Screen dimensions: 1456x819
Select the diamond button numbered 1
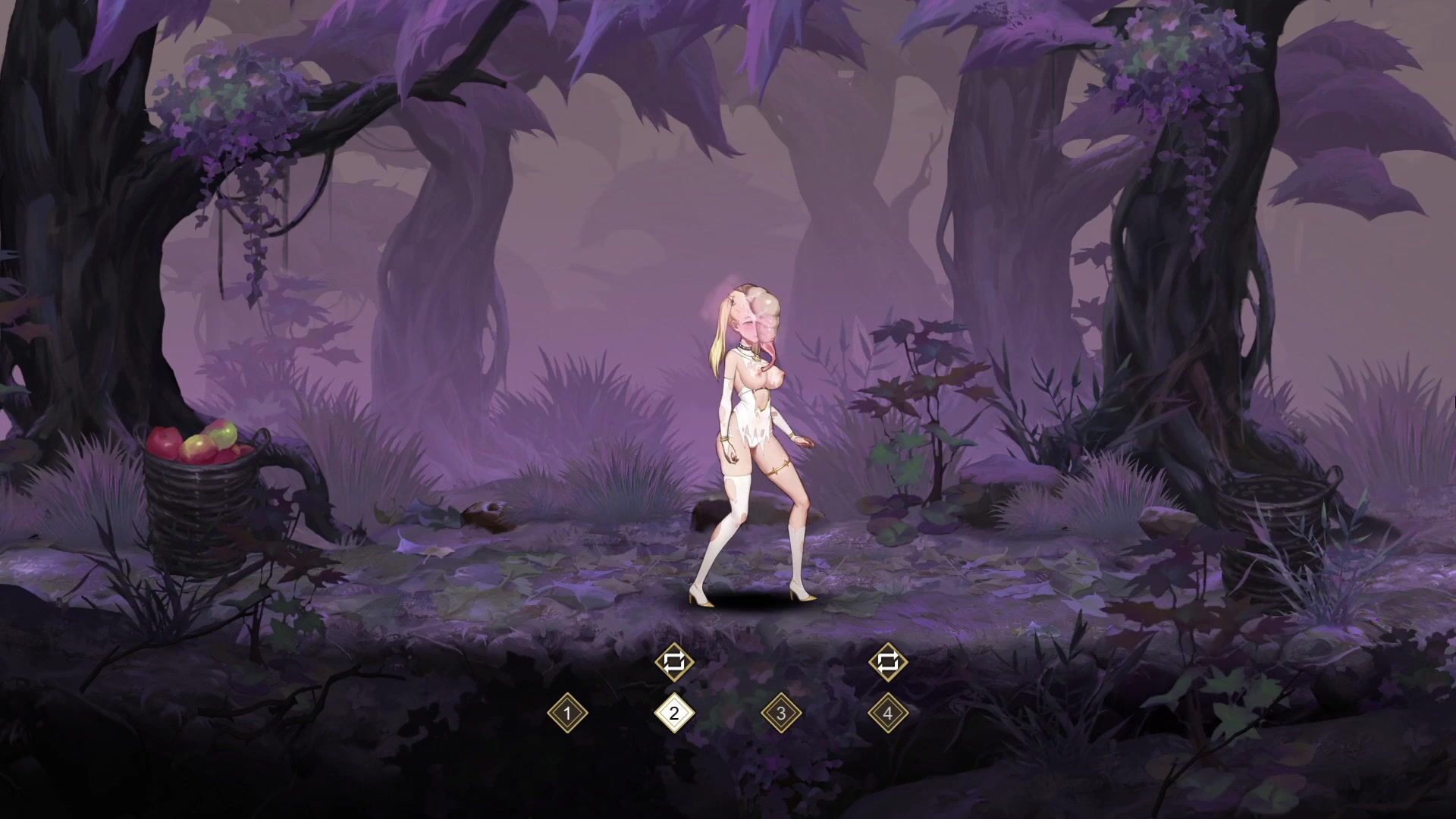(567, 714)
